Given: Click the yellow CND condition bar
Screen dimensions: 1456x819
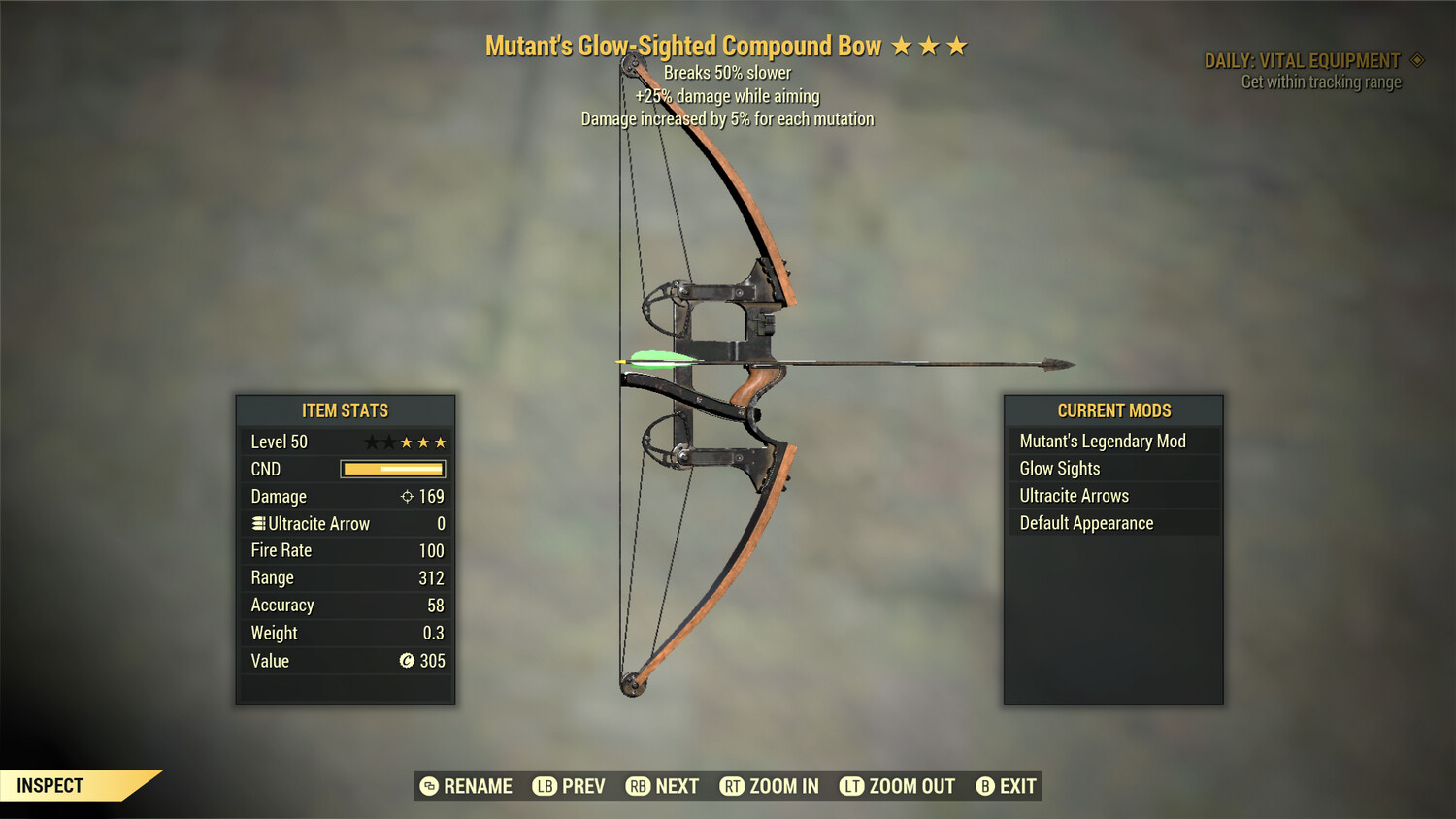Looking at the screenshot, I should [x=392, y=469].
